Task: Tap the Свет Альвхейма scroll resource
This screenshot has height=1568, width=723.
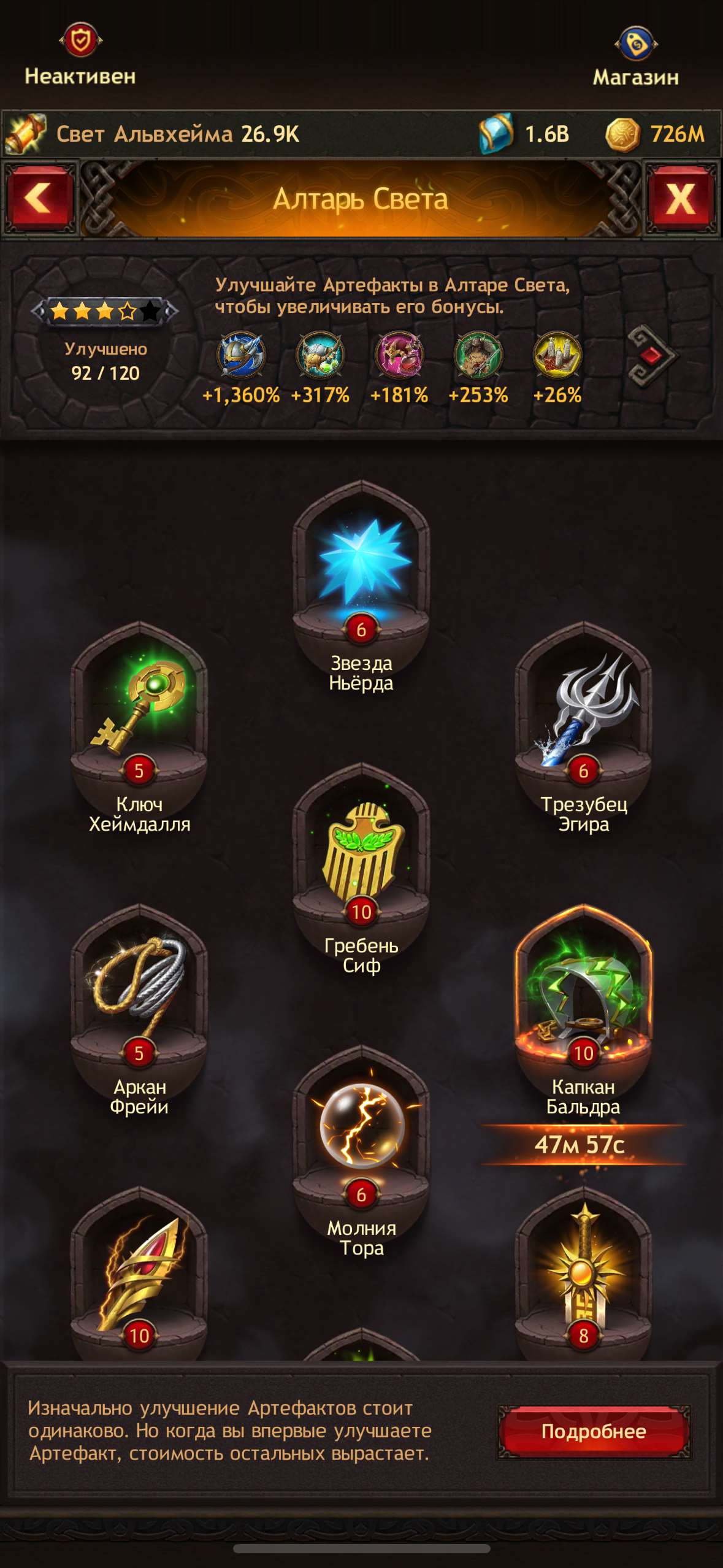Action: (x=26, y=134)
